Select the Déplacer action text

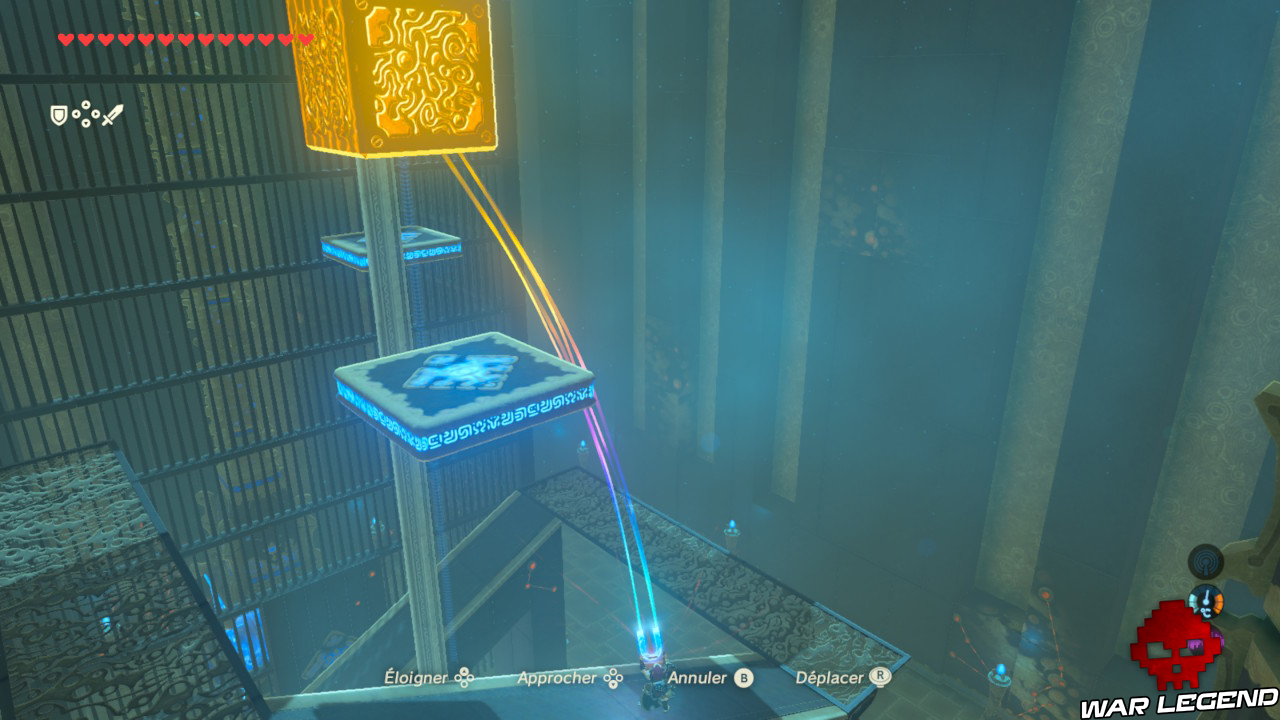(x=832, y=677)
